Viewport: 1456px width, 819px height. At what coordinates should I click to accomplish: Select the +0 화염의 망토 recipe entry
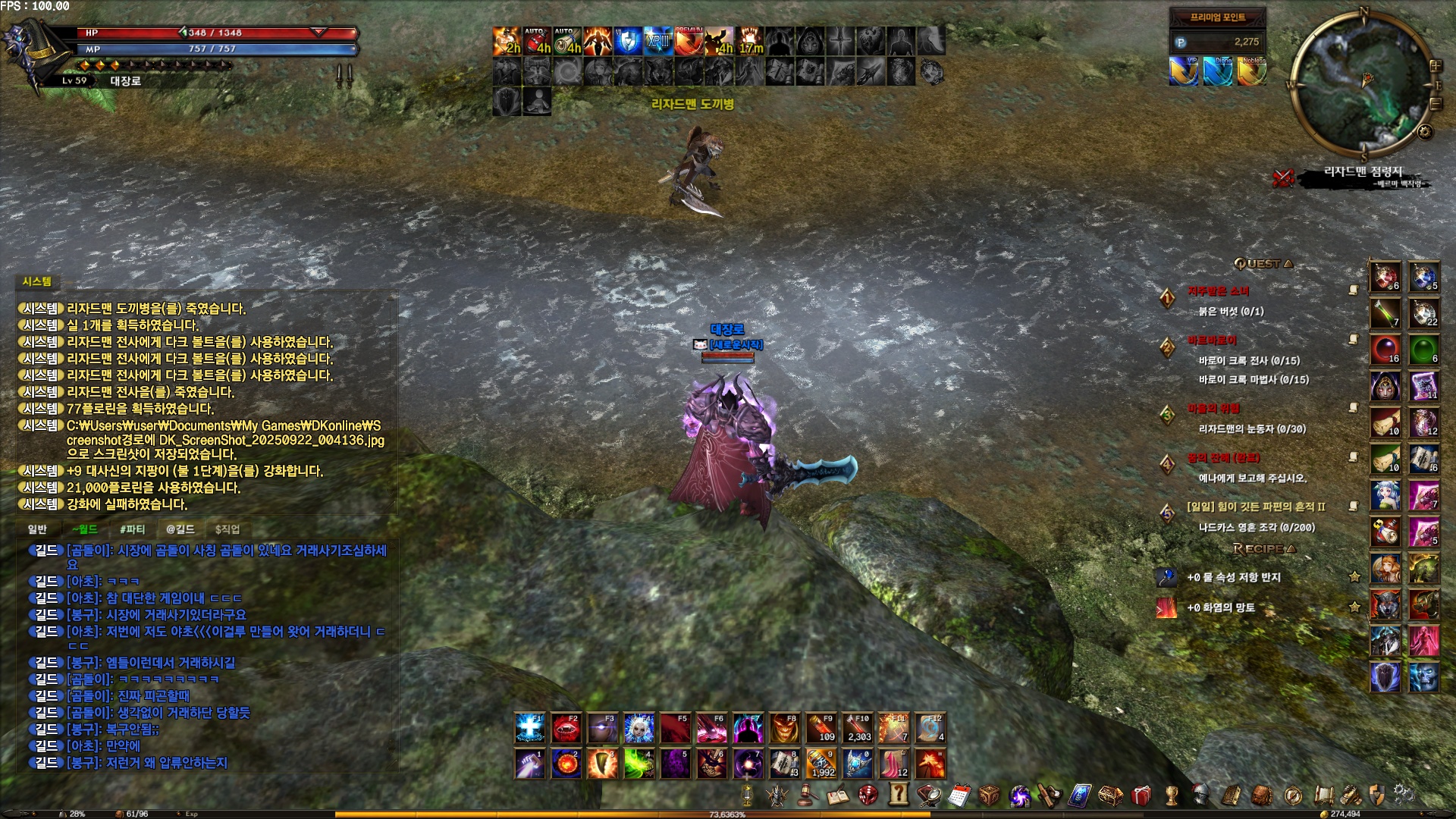[1221, 607]
